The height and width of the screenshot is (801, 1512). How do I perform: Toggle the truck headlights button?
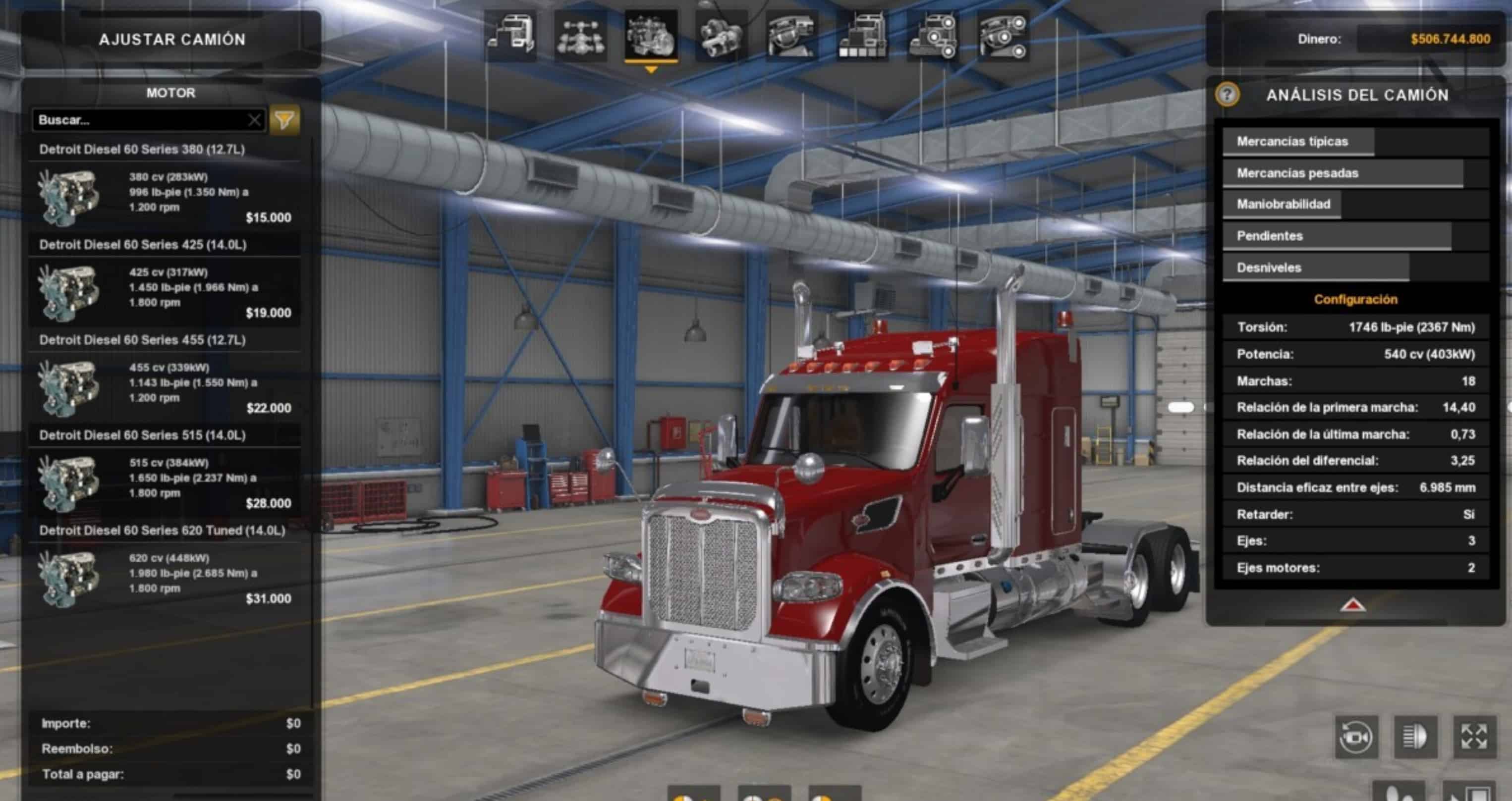click(1415, 737)
